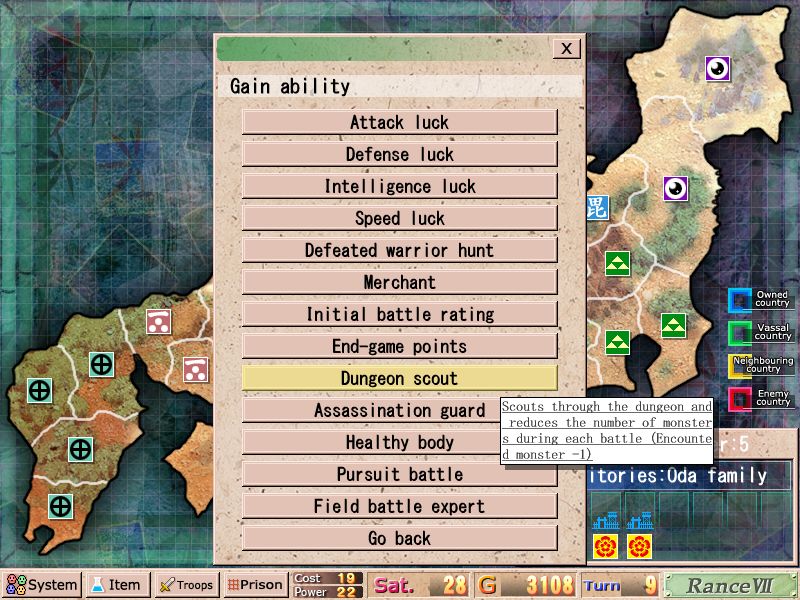Choose Initial battle rating
The width and height of the screenshot is (800, 600).
[399, 314]
